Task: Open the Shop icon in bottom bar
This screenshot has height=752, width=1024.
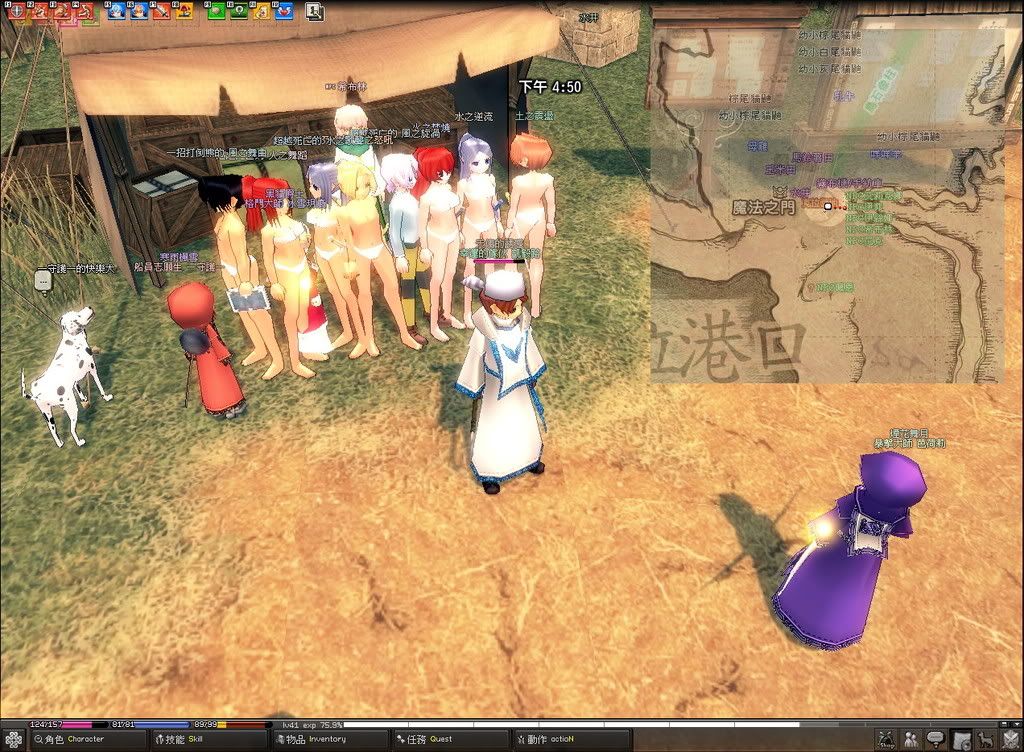Action: [x=887, y=739]
